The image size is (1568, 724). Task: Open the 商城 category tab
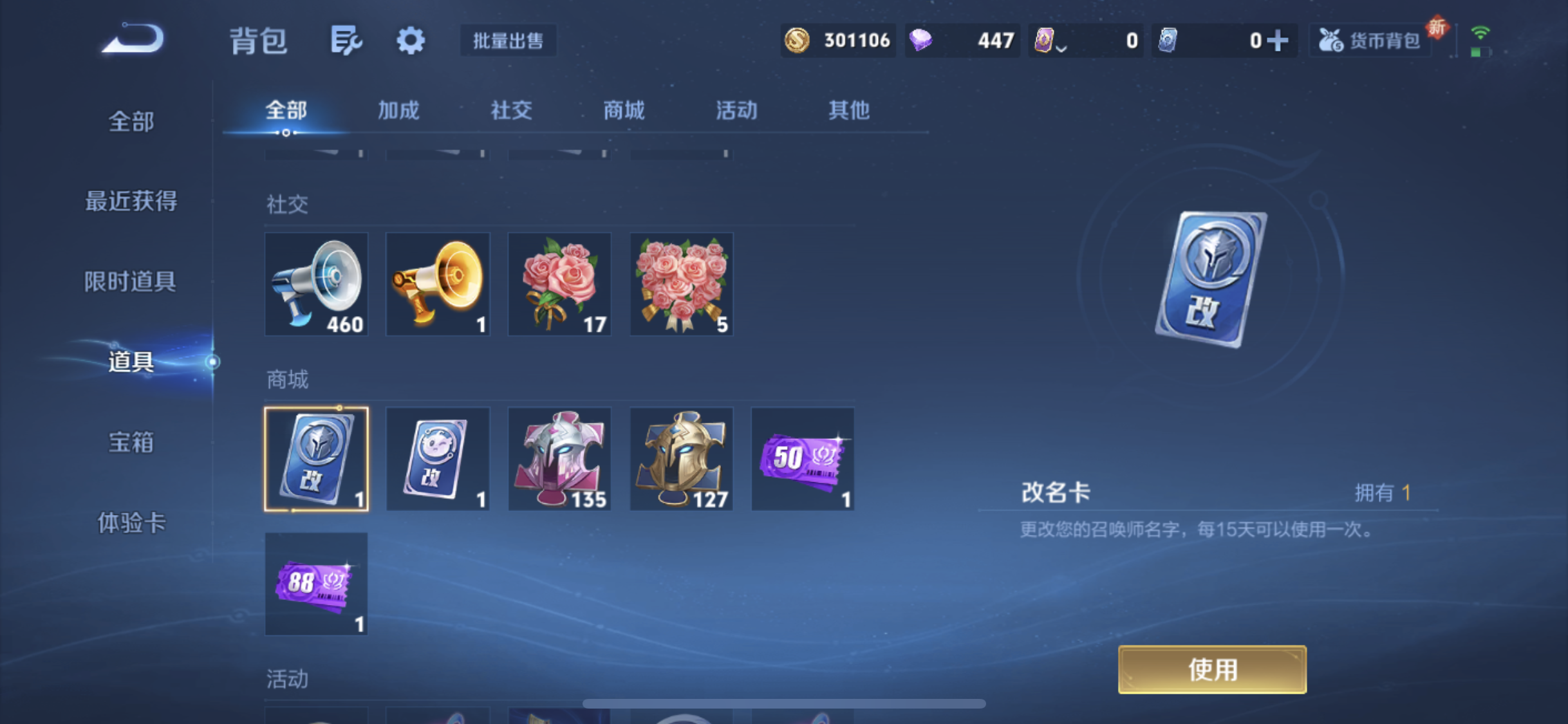click(624, 111)
